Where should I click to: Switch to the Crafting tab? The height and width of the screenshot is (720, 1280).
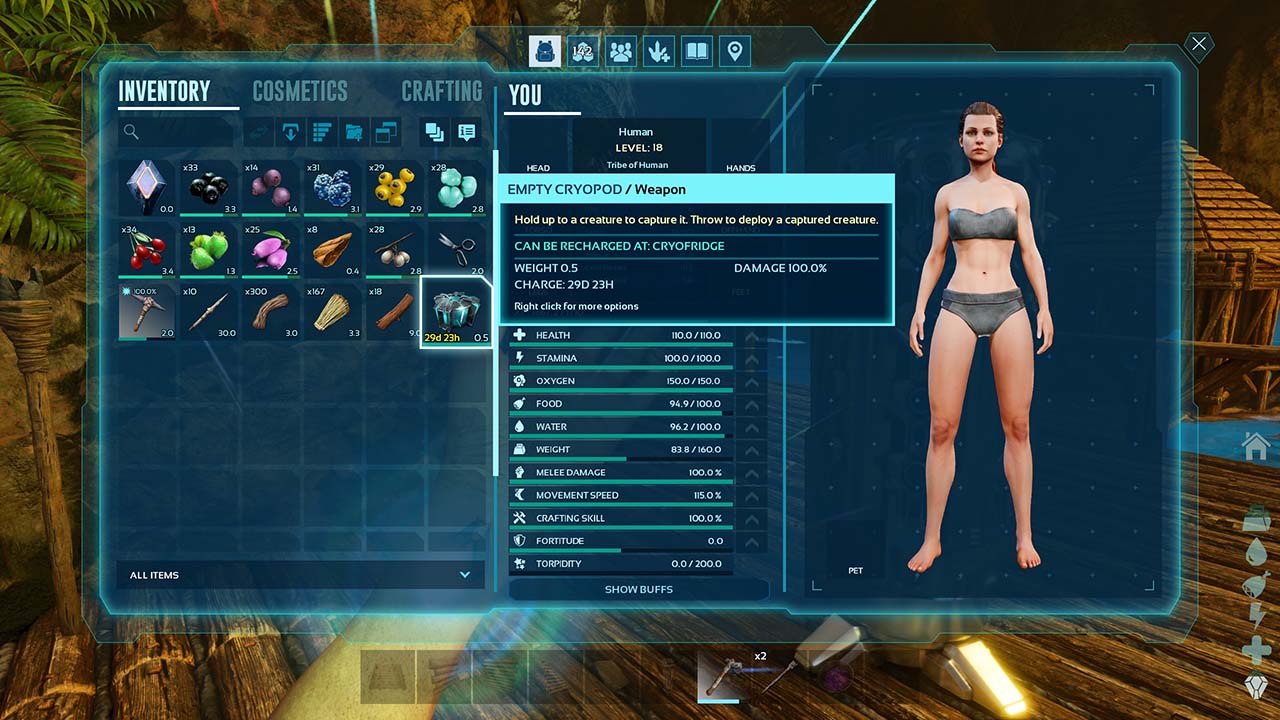coord(441,91)
